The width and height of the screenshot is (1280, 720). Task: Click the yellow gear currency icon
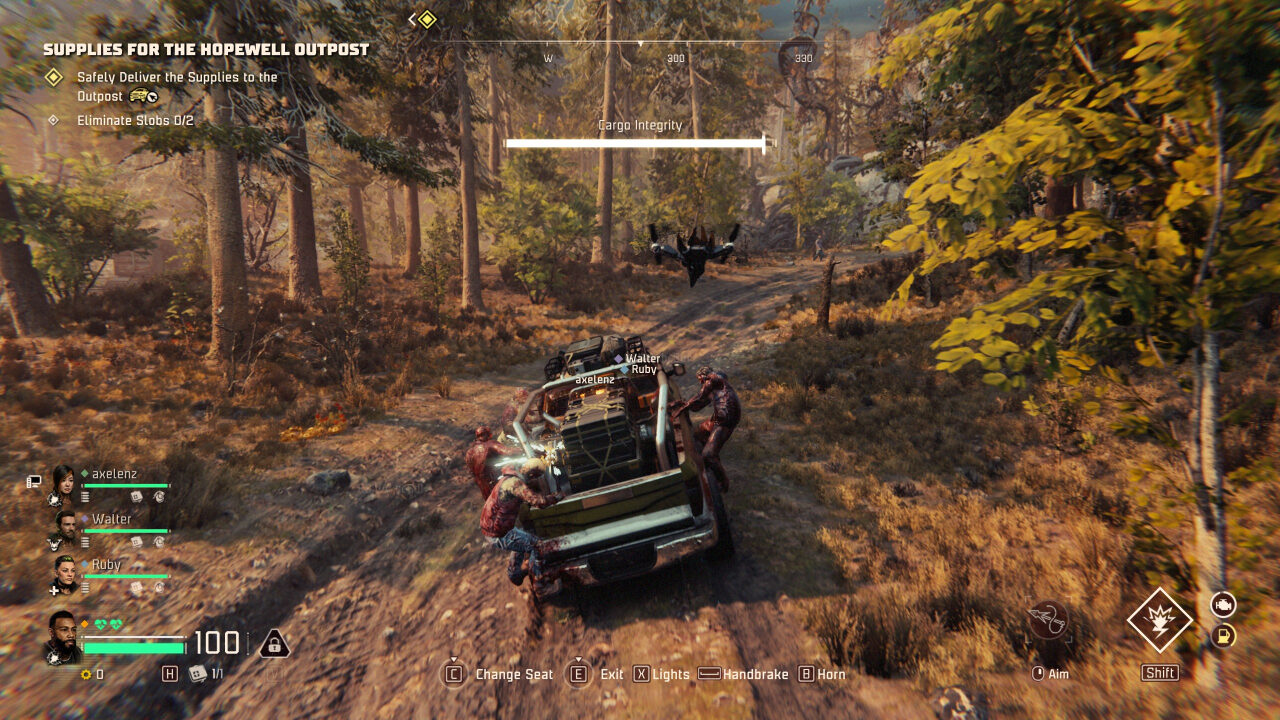click(x=86, y=674)
